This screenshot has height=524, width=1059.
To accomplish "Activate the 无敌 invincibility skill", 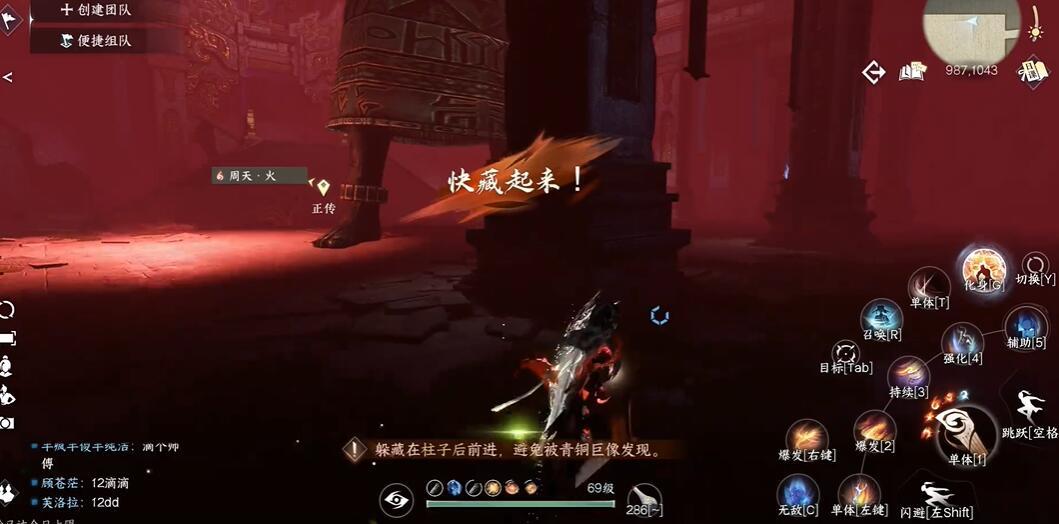I will 797,493.
